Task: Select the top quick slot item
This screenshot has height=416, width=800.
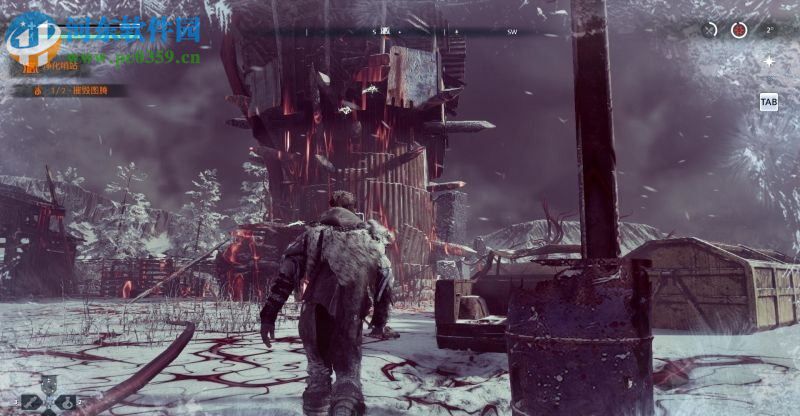Action: 48,384
